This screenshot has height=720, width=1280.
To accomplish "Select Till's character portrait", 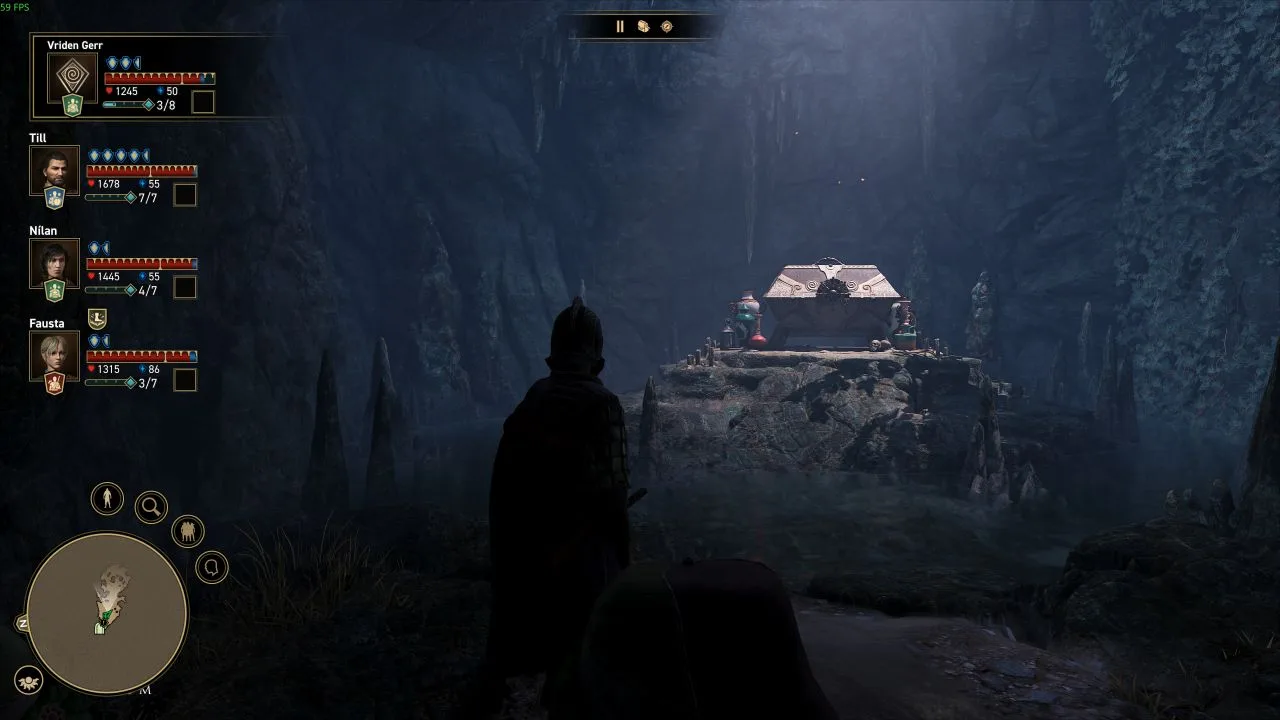I will pyautogui.click(x=54, y=170).
